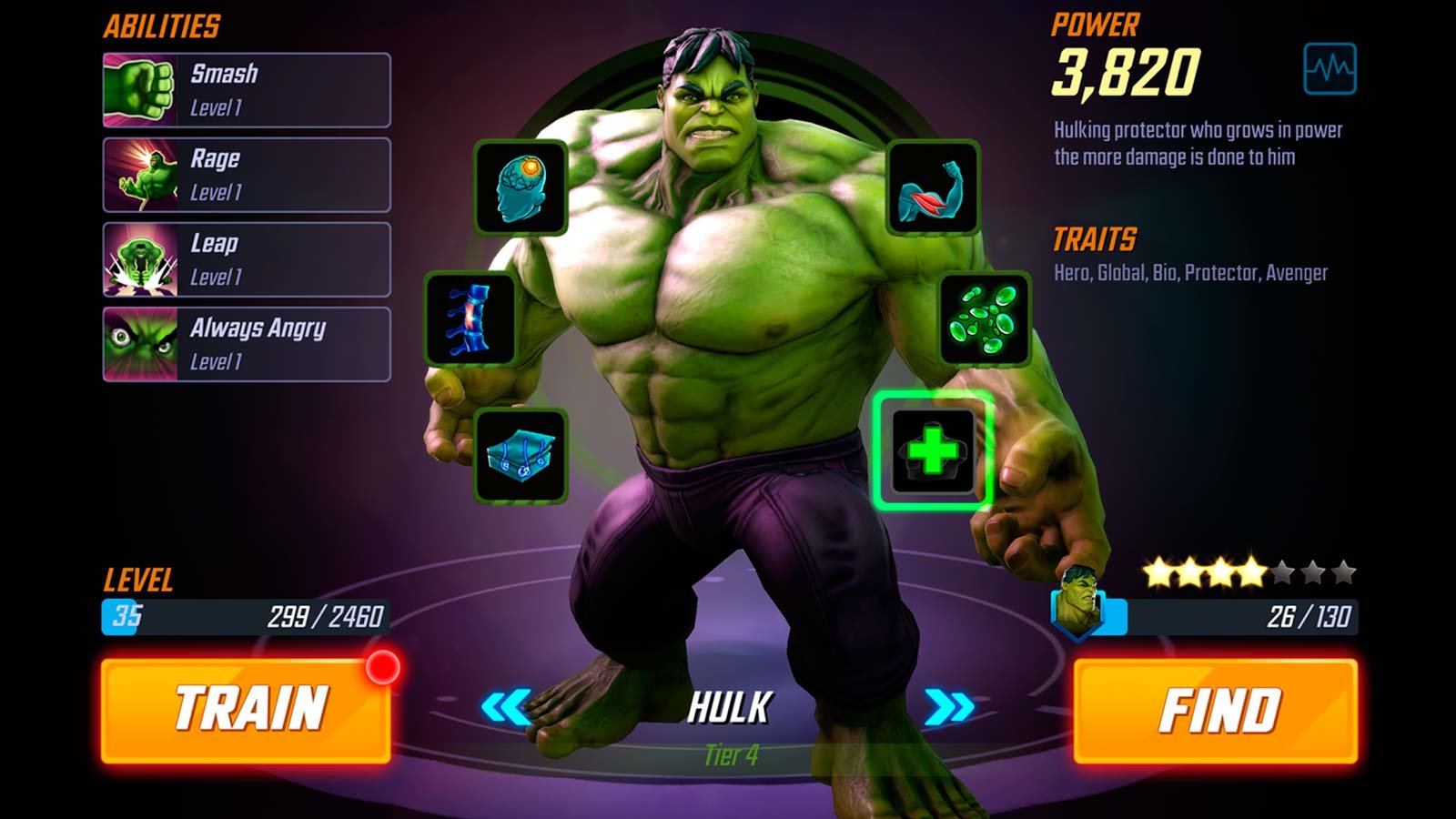Screen dimensions: 1456x819
Task: Select the brain gear slot
Action: pyautogui.click(x=521, y=187)
